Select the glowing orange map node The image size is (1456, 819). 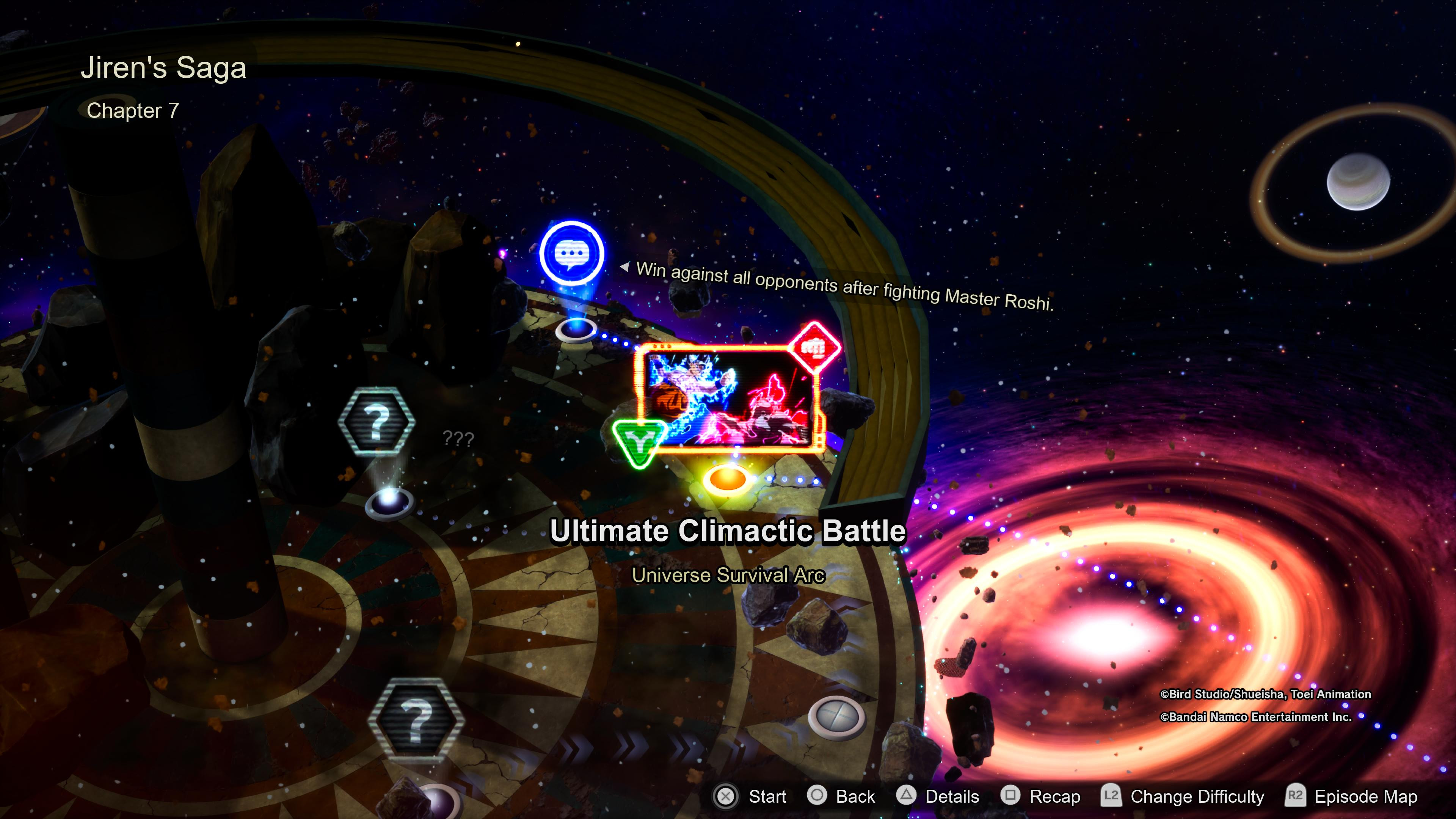point(728,479)
